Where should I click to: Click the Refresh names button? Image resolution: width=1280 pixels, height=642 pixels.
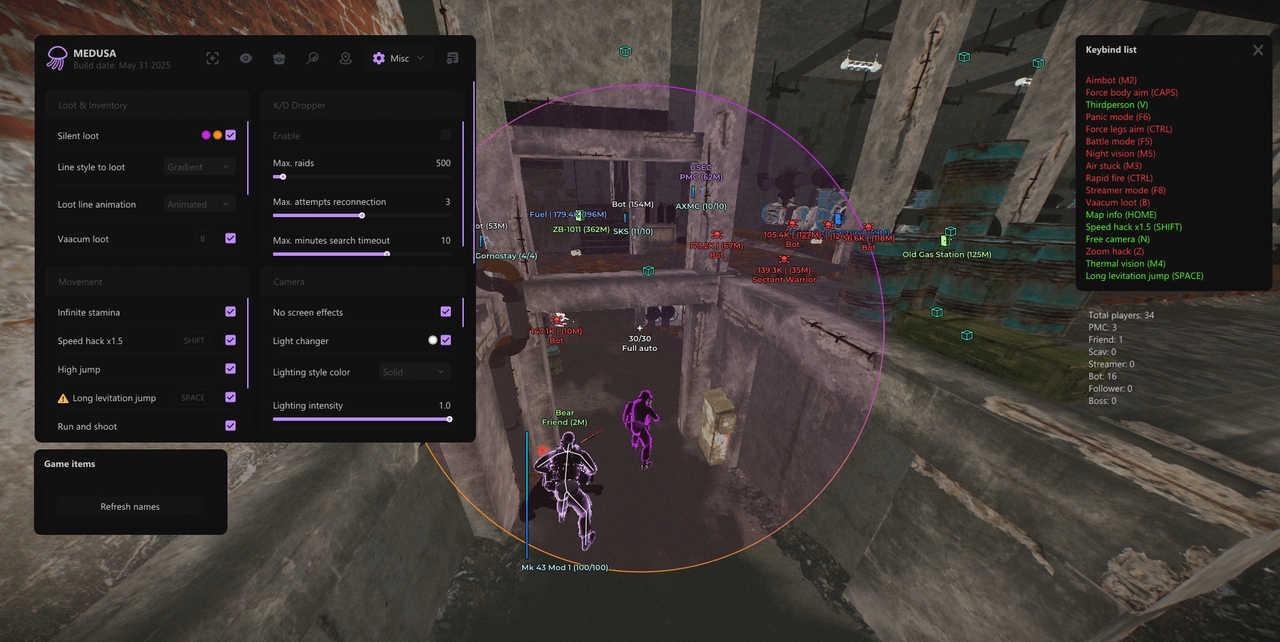130,507
